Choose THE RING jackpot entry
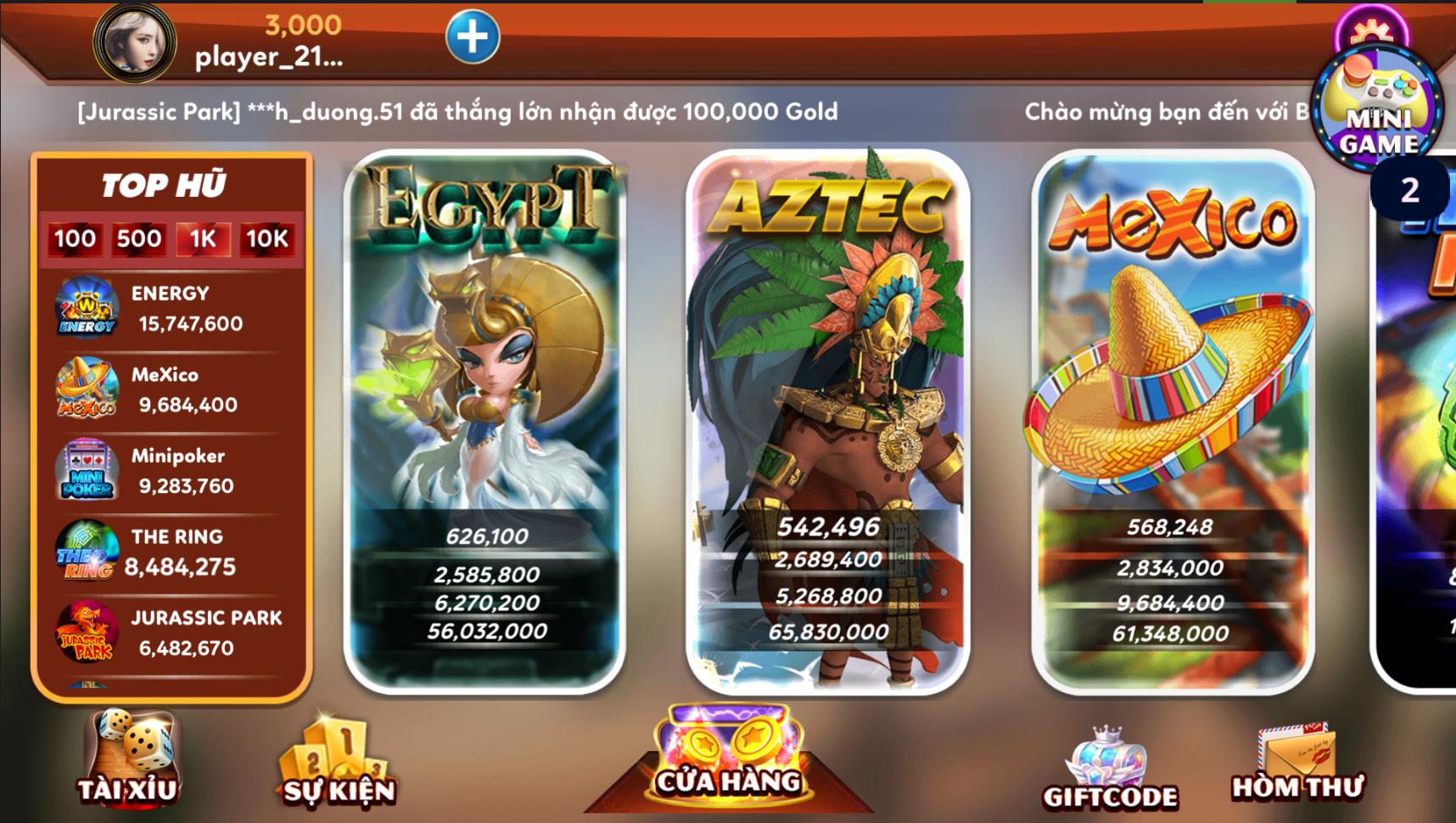Screen dimensions: 1456x823 pyautogui.click(x=170, y=552)
